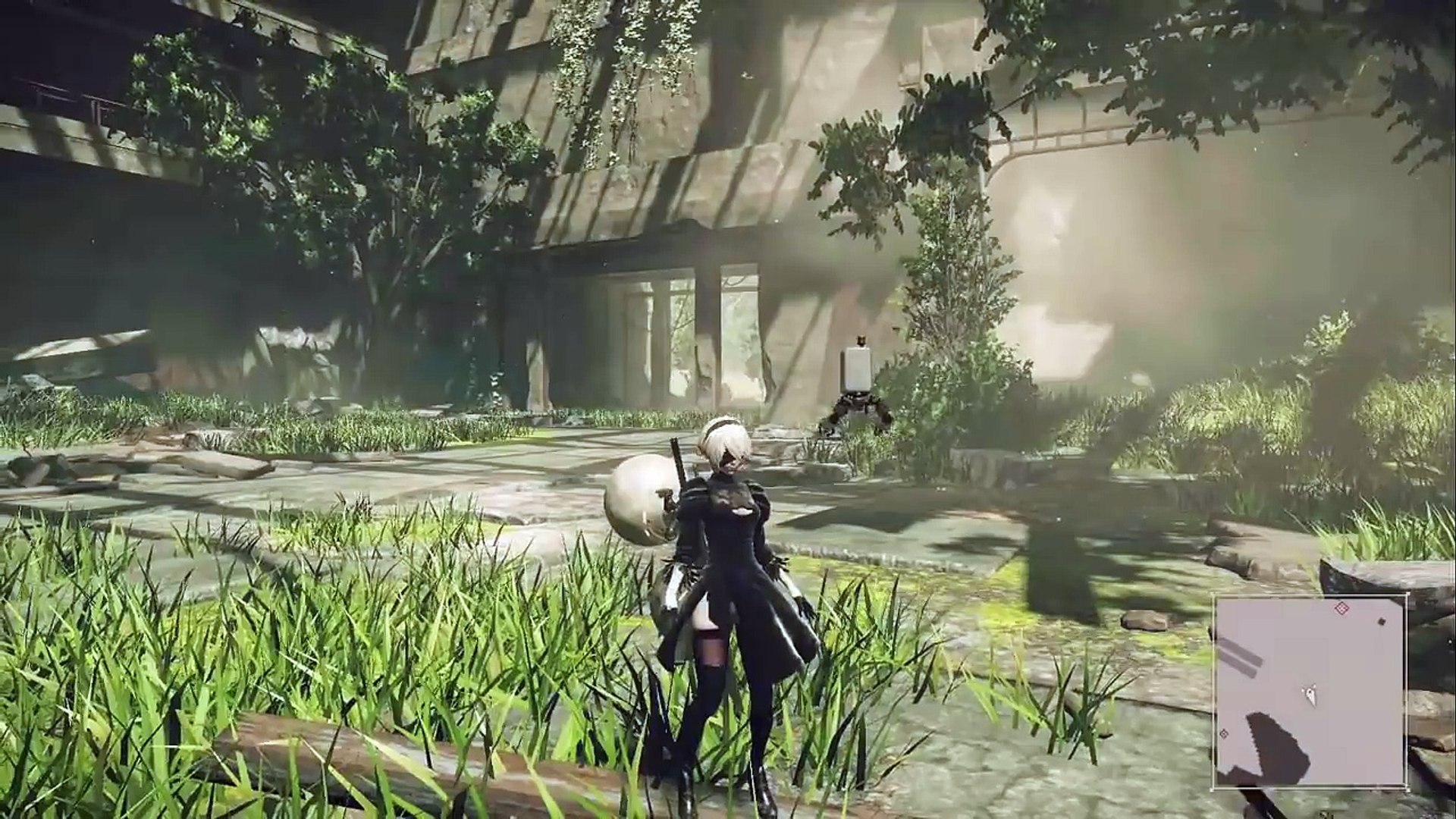Click the small black square marker on minimap
Screen dimensions: 1456x819
coord(1381,622)
